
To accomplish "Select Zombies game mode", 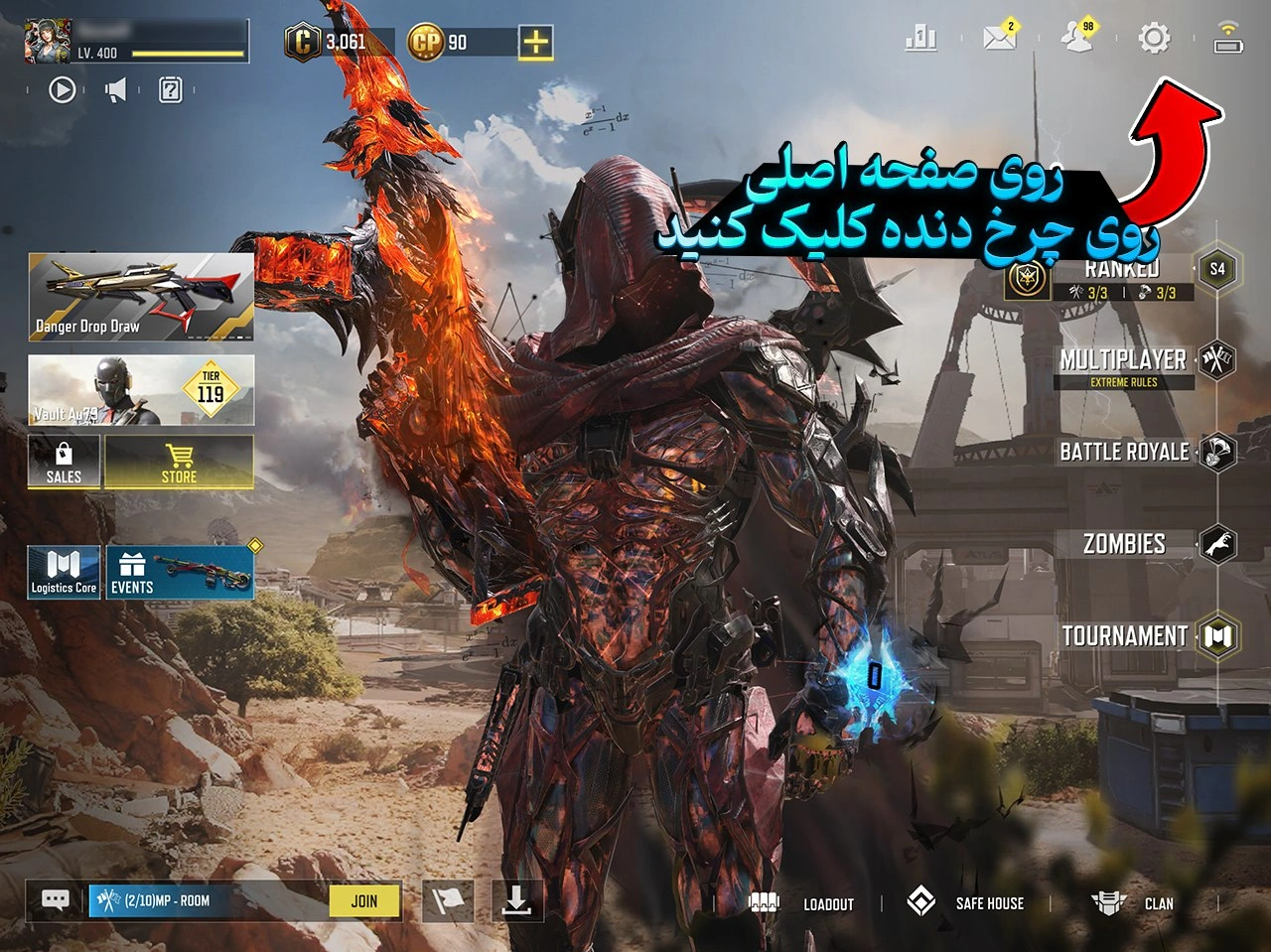I will coord(1122,544).
